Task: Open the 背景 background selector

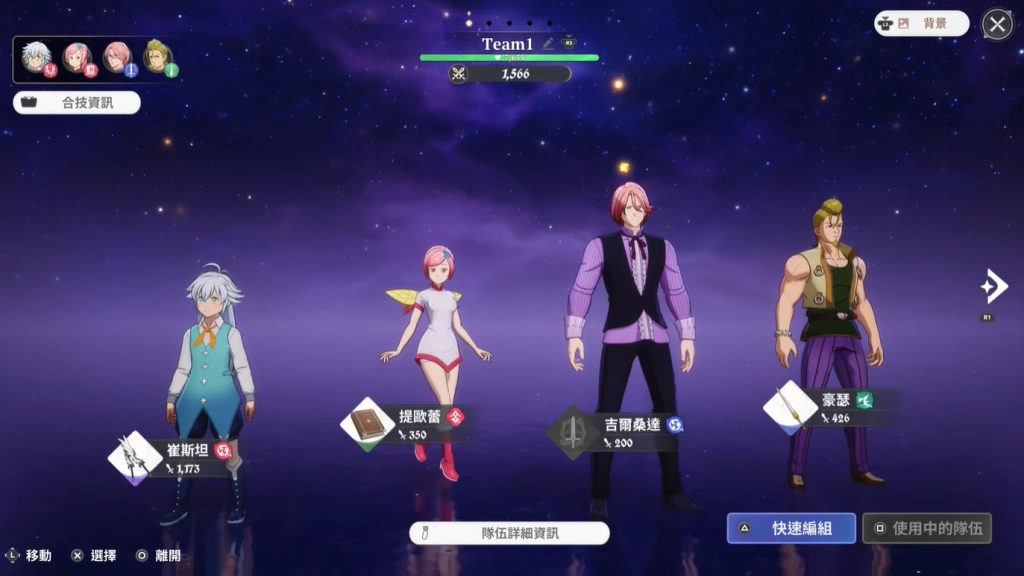Action: (x=921, y=24)
